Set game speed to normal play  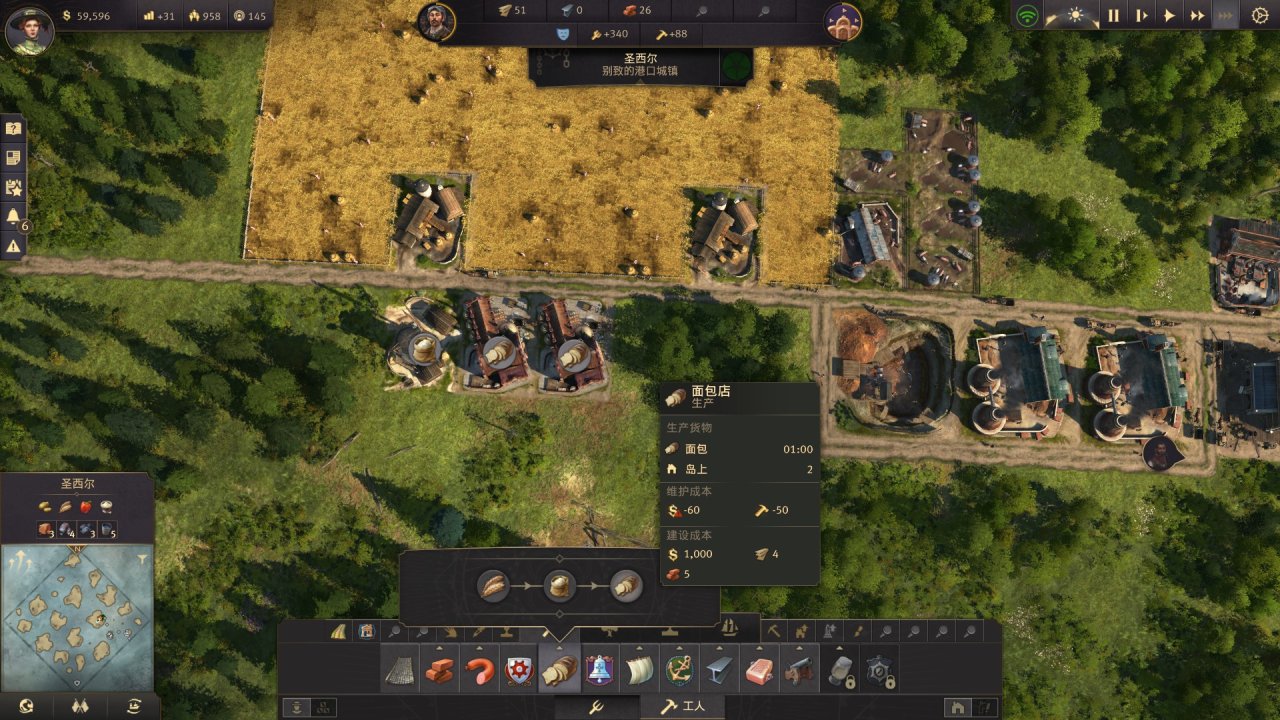click(x=1169, y=16)
